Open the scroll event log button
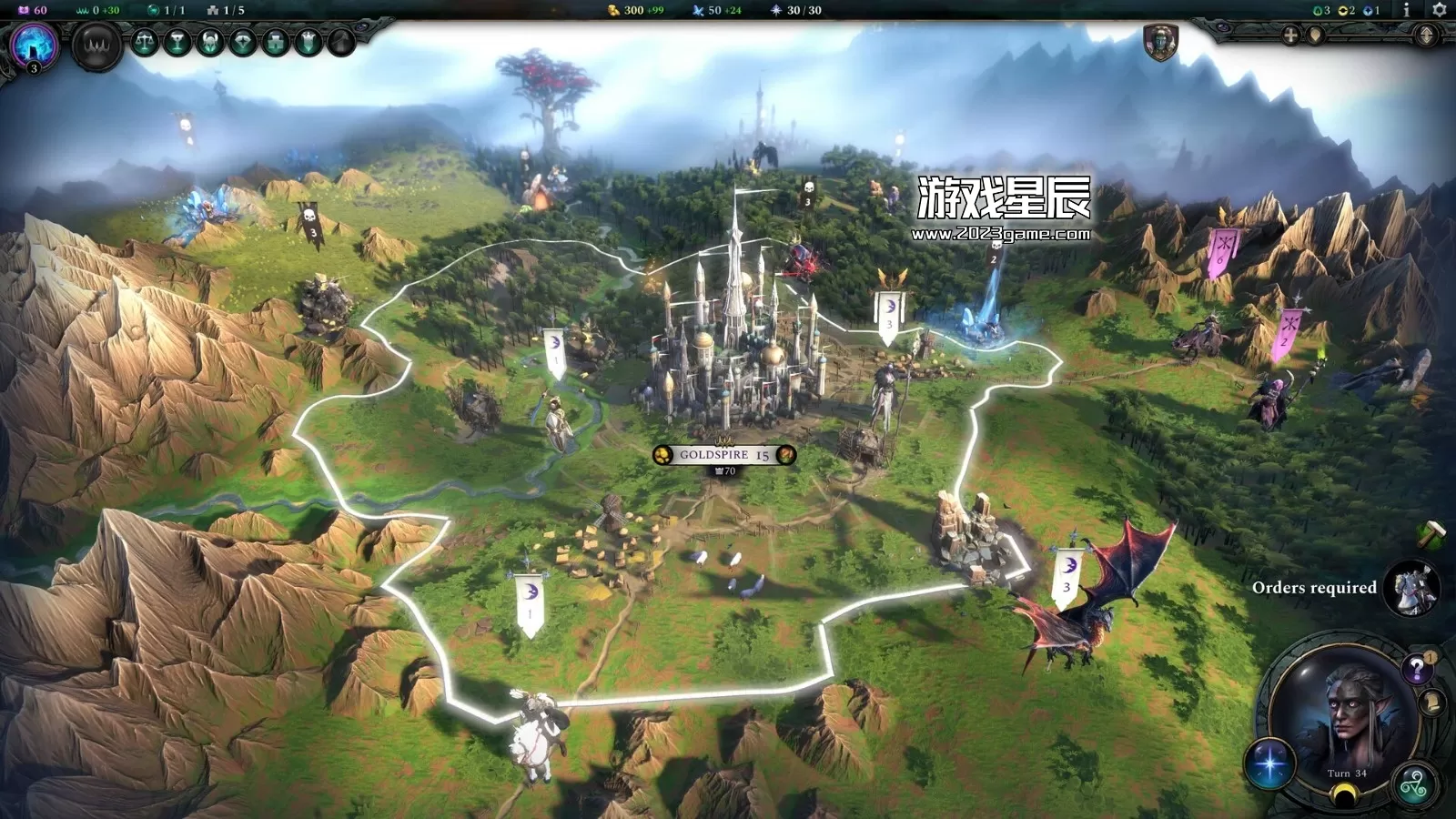This screenshot has height=819, width=1456. tap(1431, 703)
